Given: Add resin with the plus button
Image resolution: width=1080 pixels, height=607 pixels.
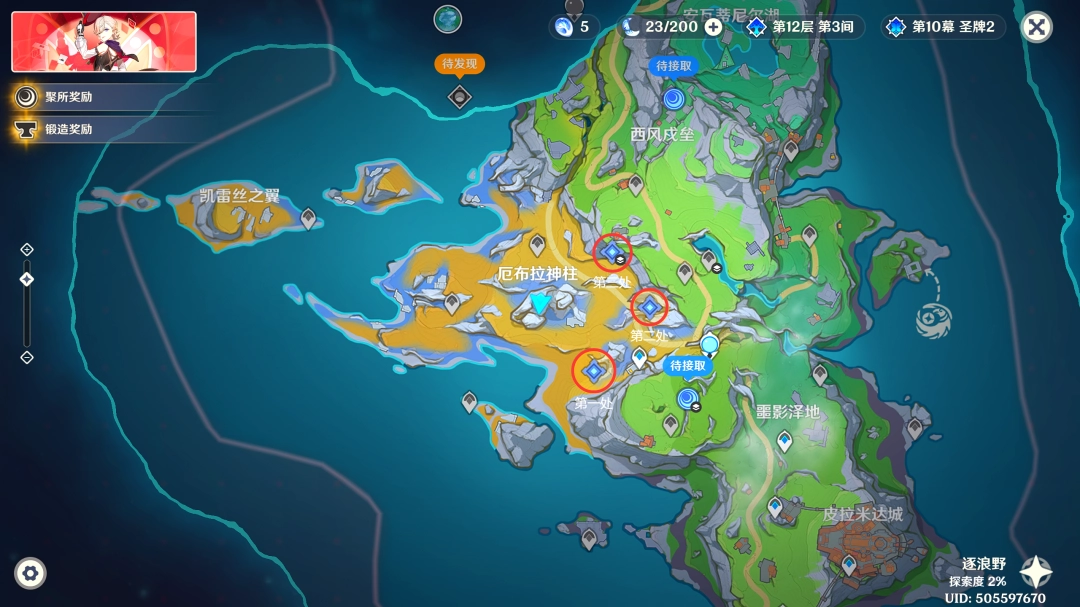Looking at the screenshot, I should pyautogui.click(x=713, y=27).
